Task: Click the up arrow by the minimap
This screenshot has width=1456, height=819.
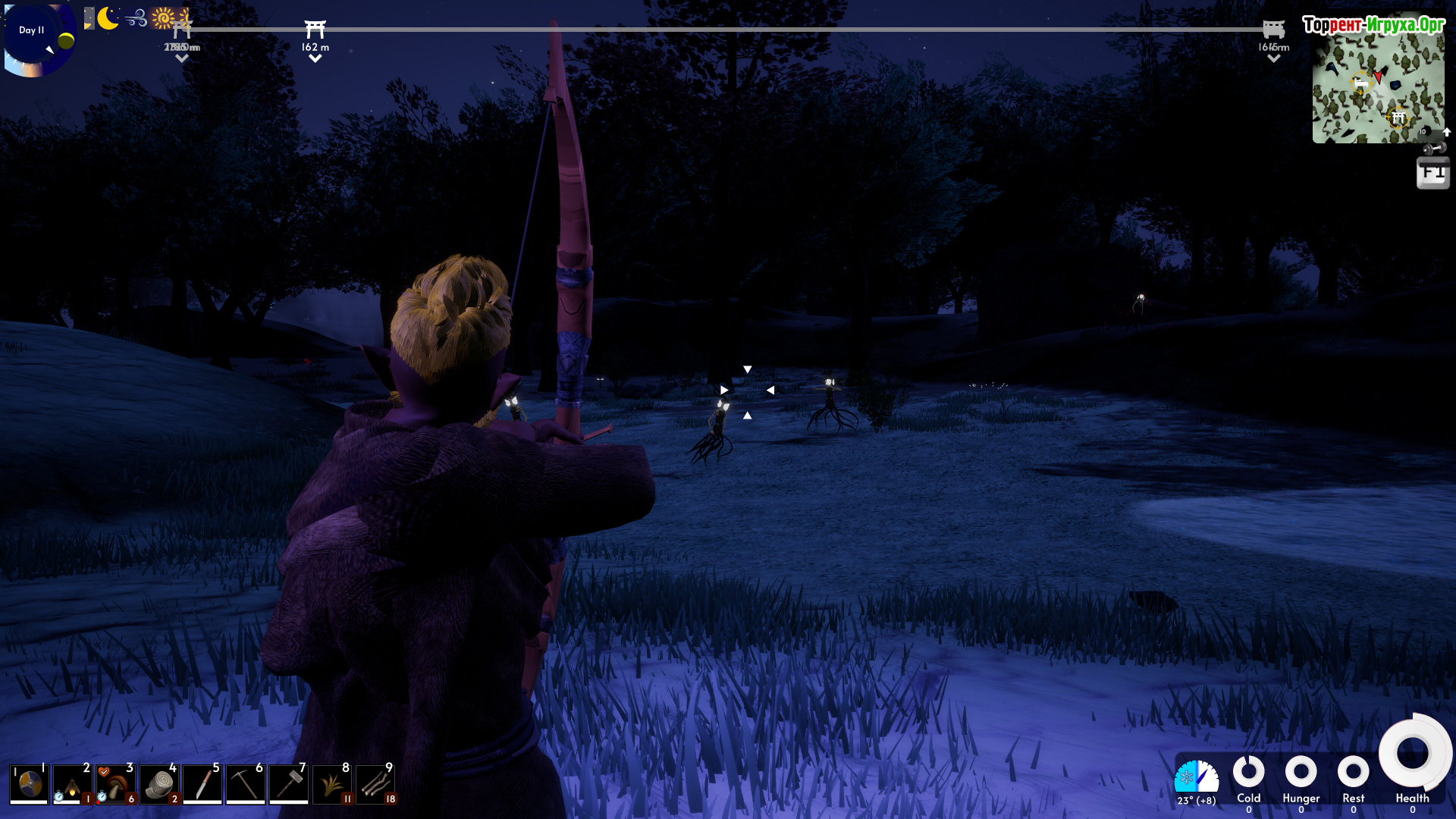Action: coord(1447,132)
